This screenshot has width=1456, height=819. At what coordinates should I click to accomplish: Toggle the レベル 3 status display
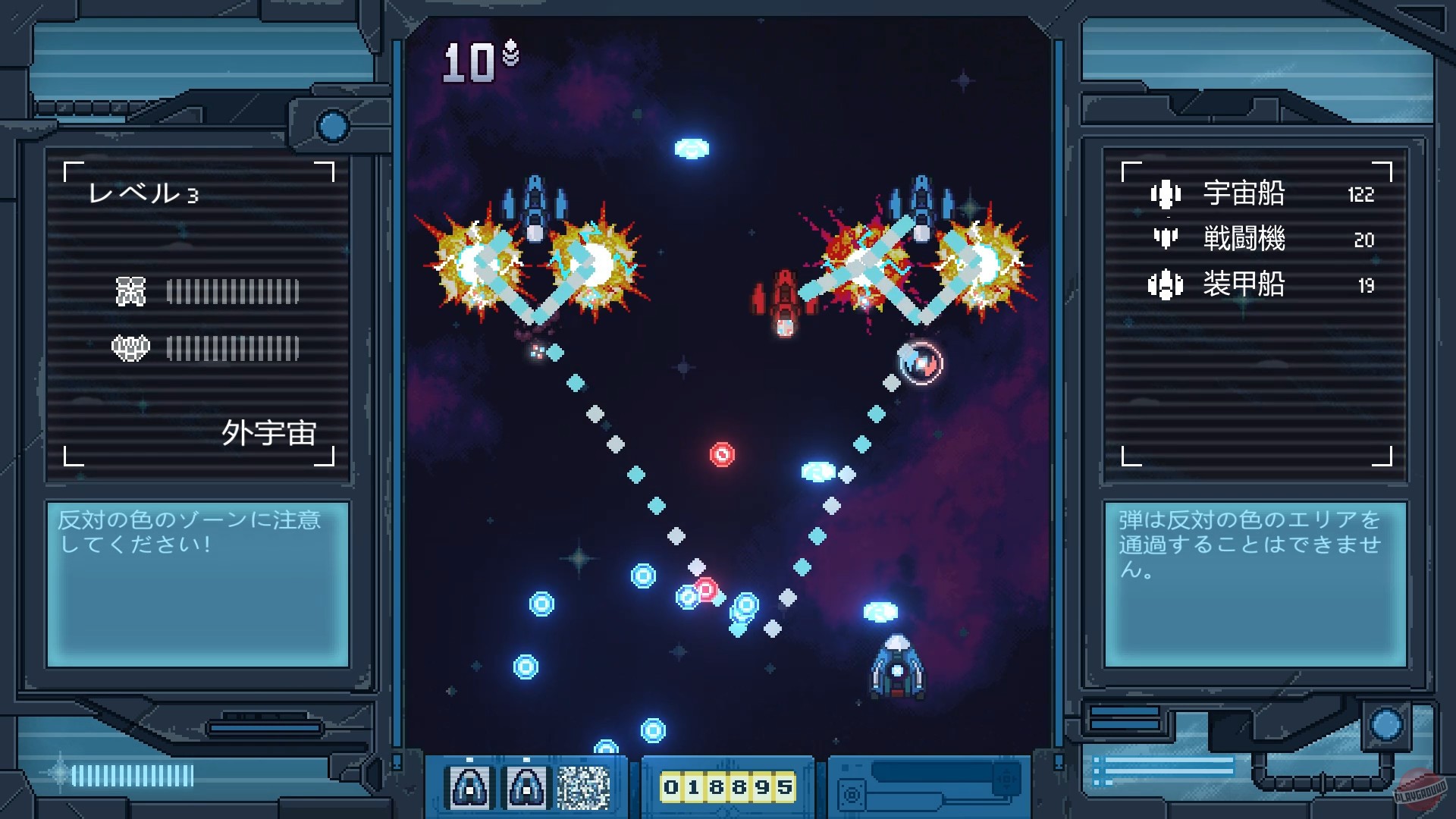pyautogui.click(x=143, y=193)
